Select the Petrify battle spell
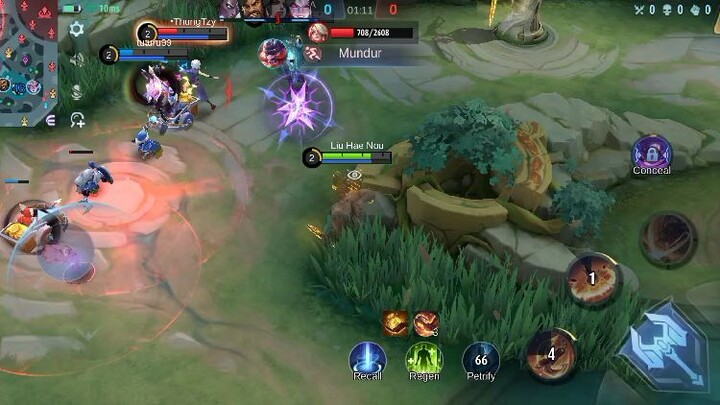This screenshot has height=405, width=720. [x=481, y=360]
